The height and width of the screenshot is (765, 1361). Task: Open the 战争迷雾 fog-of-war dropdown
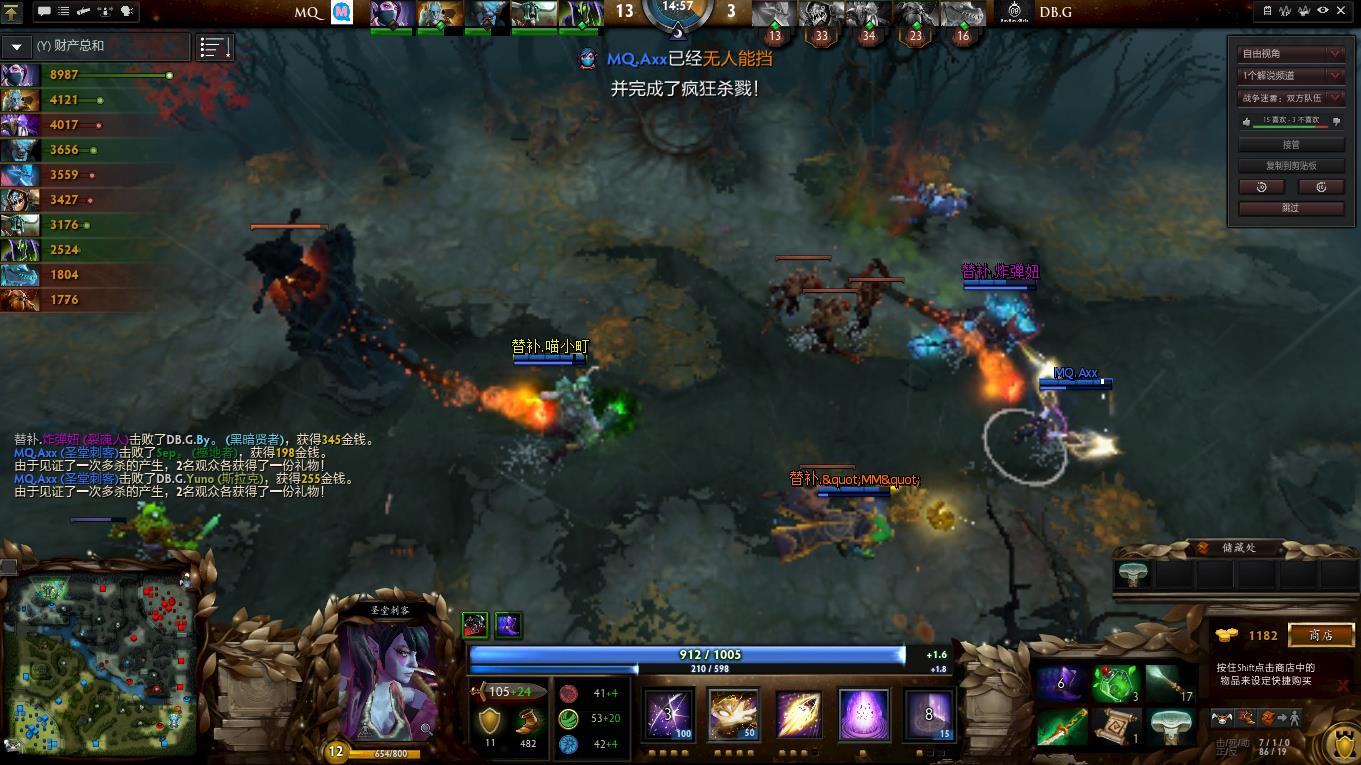pos(1291,98)
